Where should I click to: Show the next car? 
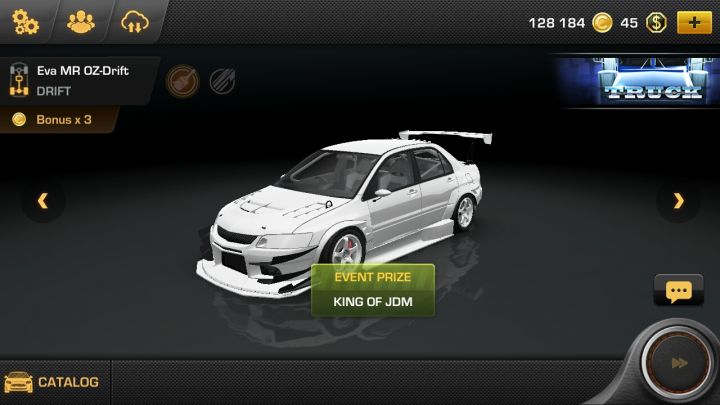click(679, 201)
